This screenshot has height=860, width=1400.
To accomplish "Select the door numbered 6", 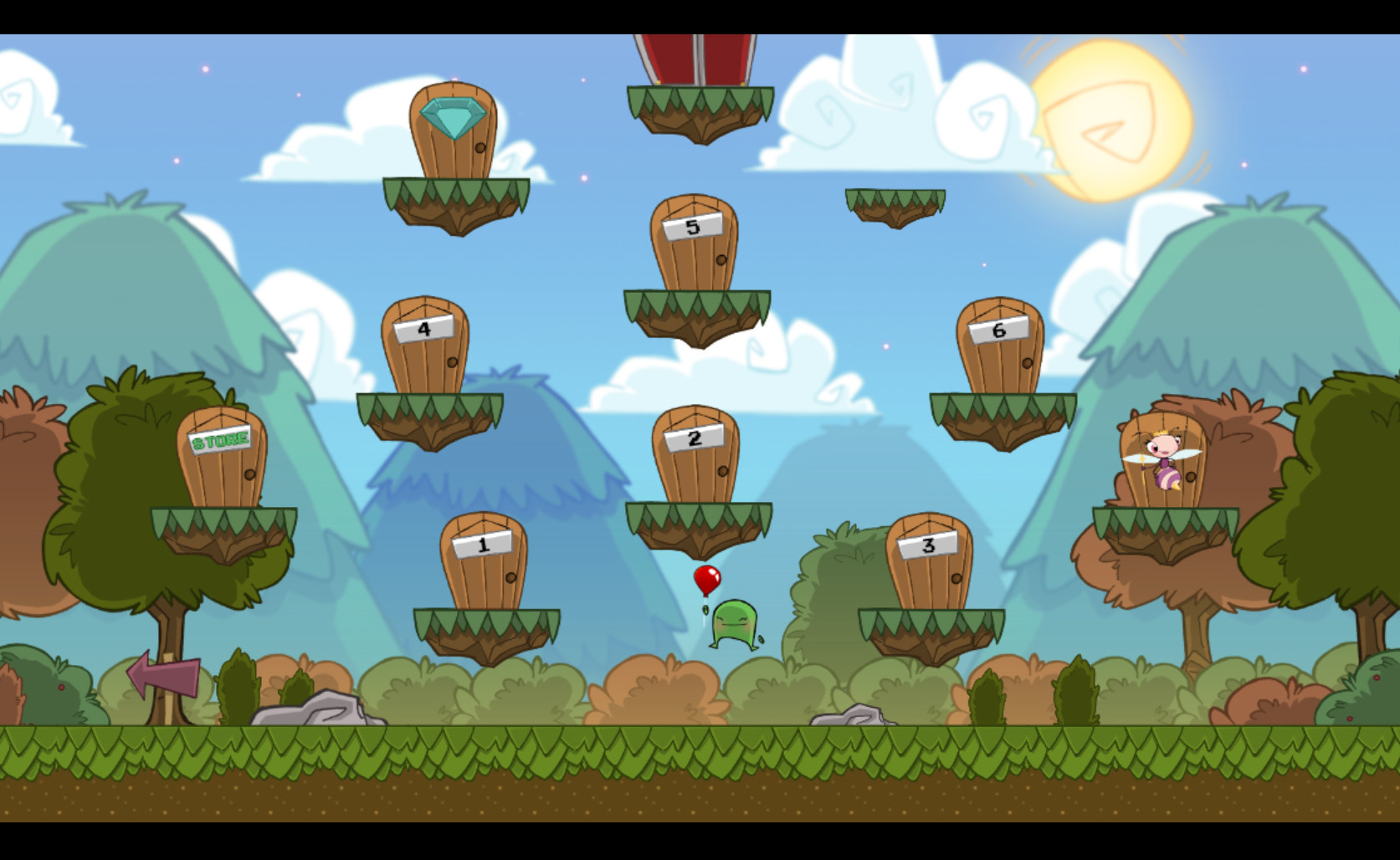I will point(1000,348).
